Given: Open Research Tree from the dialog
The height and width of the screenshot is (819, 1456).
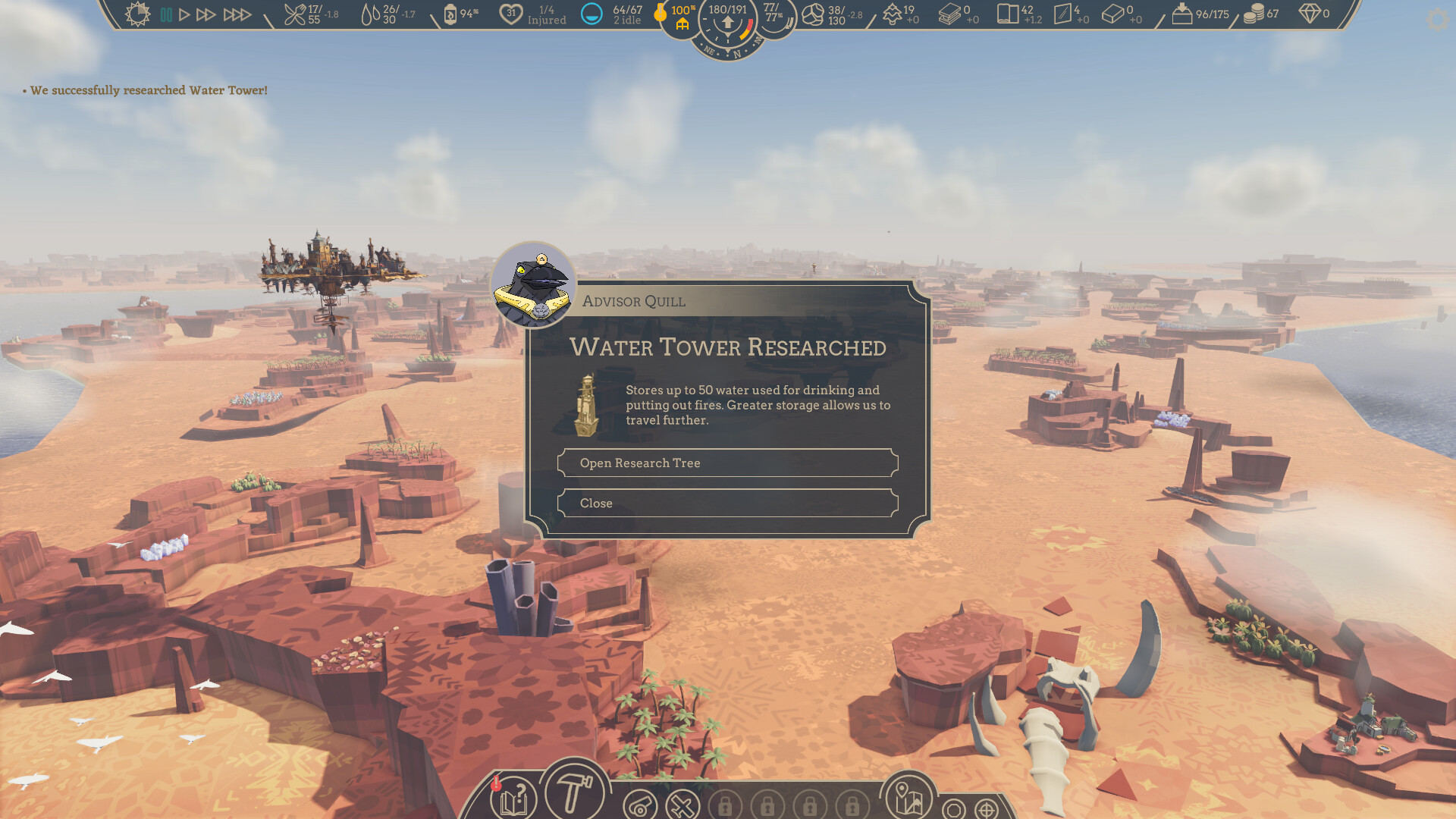Looking at the screenshot, I should [x=726, y=463].
